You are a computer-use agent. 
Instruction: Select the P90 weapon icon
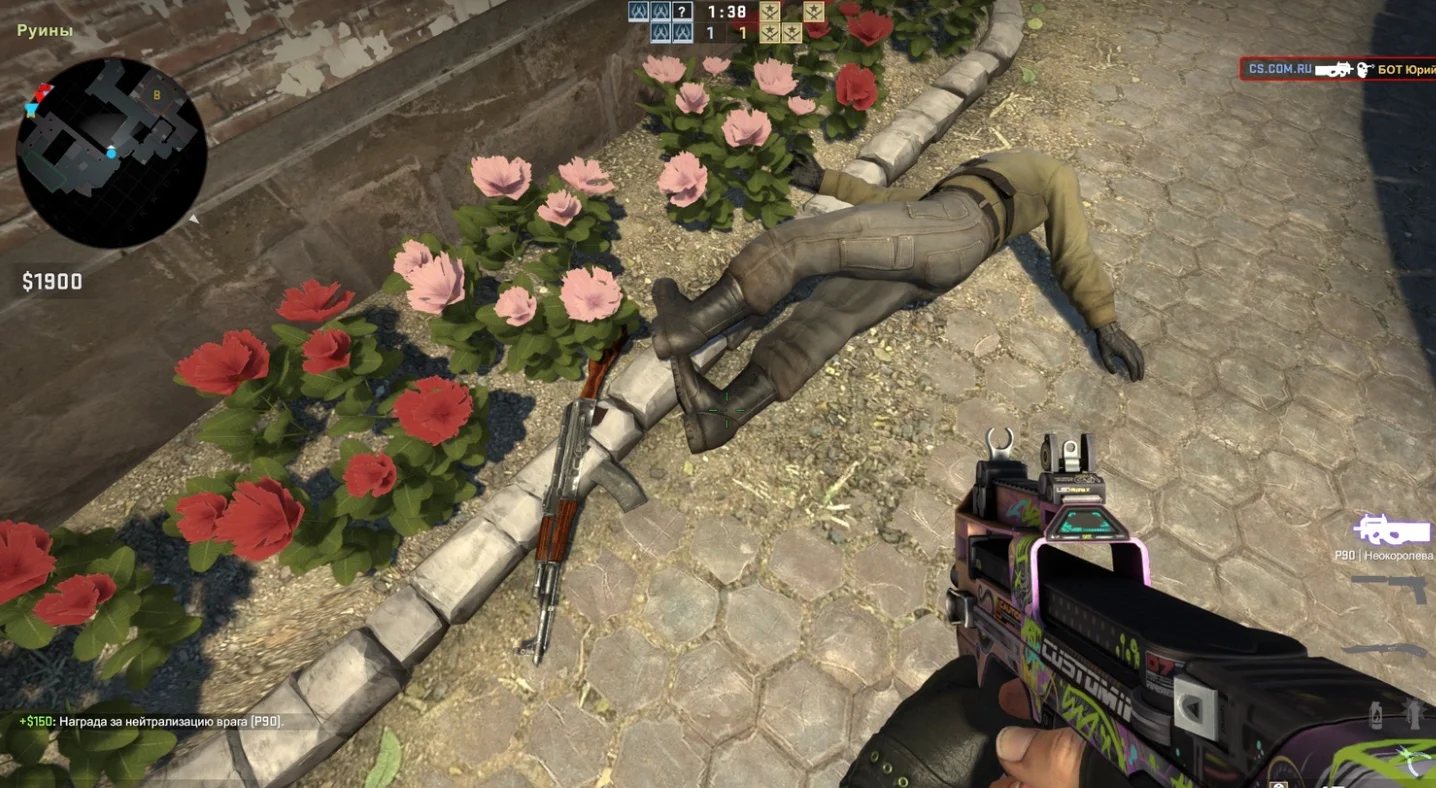click(x=1394, y=531)
